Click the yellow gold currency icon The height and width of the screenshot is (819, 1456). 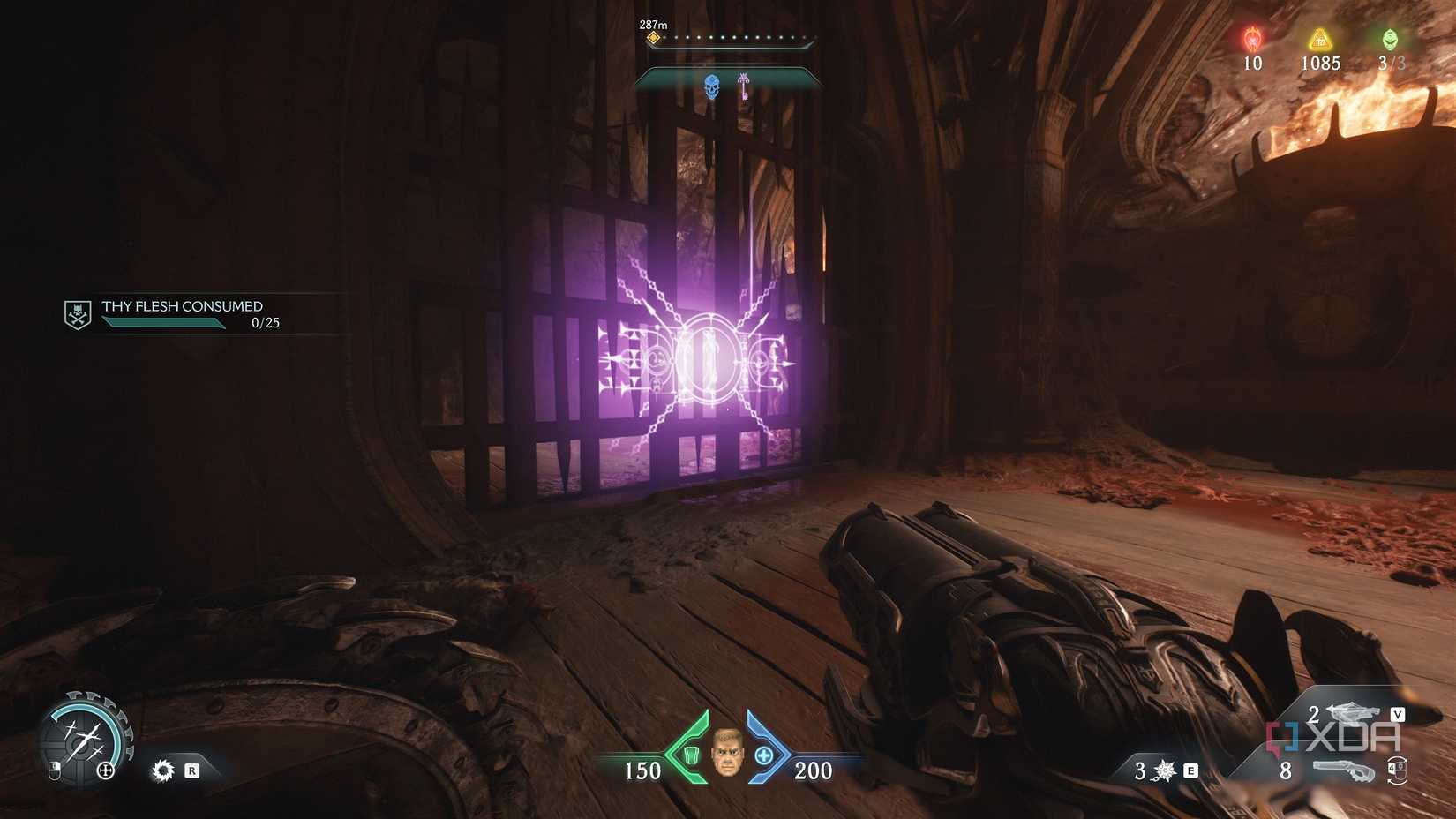point(1319,40)
